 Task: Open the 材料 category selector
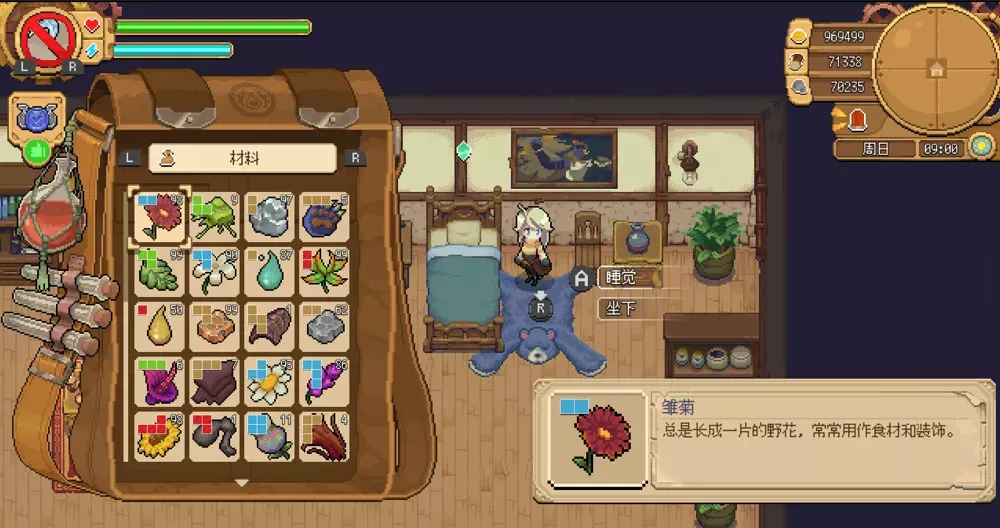click(x=242, y=158)
